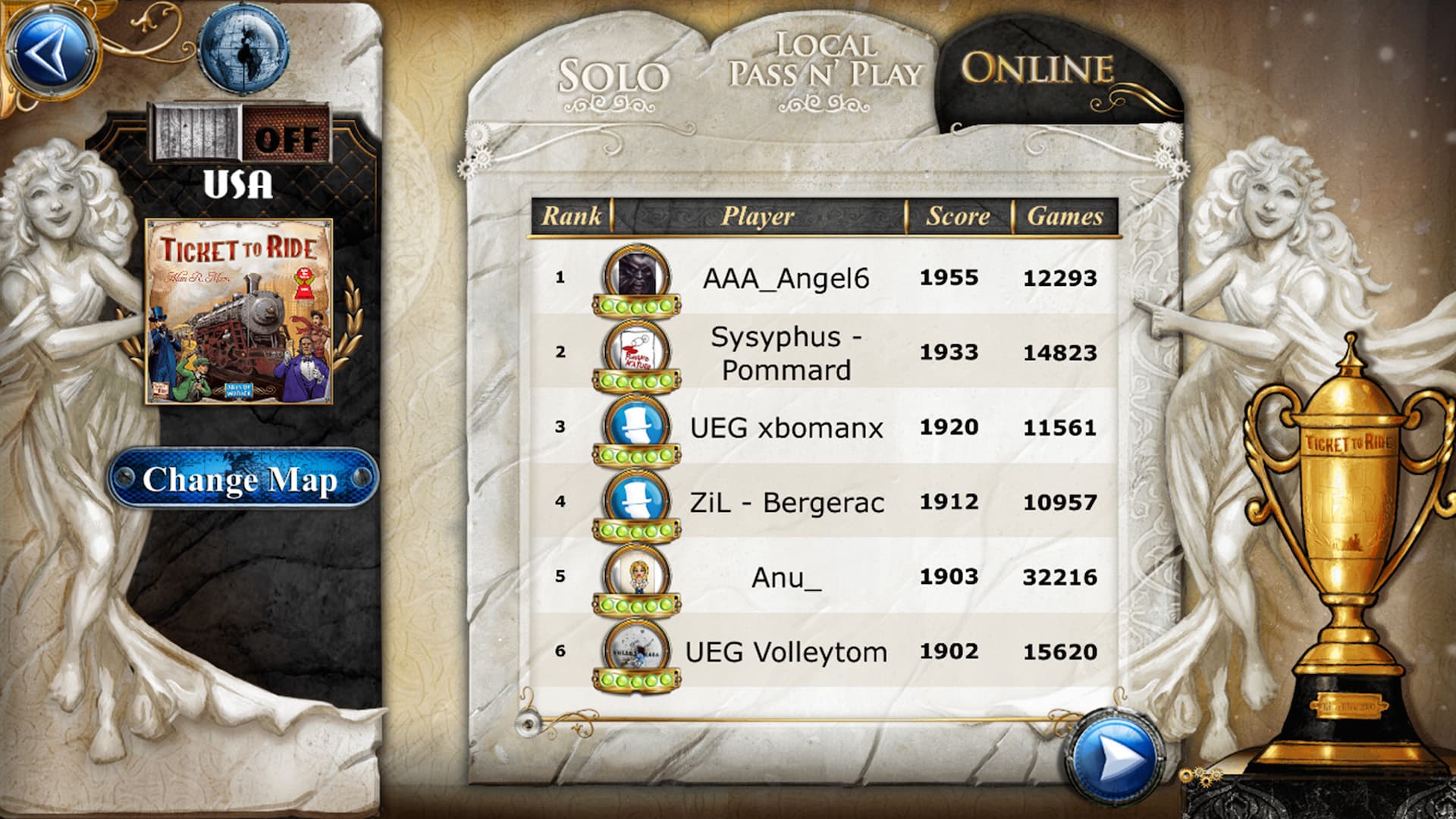Open the world leaderboard globe icon
Viewport: 1456px width, 819px height.
tap(241, 50)
